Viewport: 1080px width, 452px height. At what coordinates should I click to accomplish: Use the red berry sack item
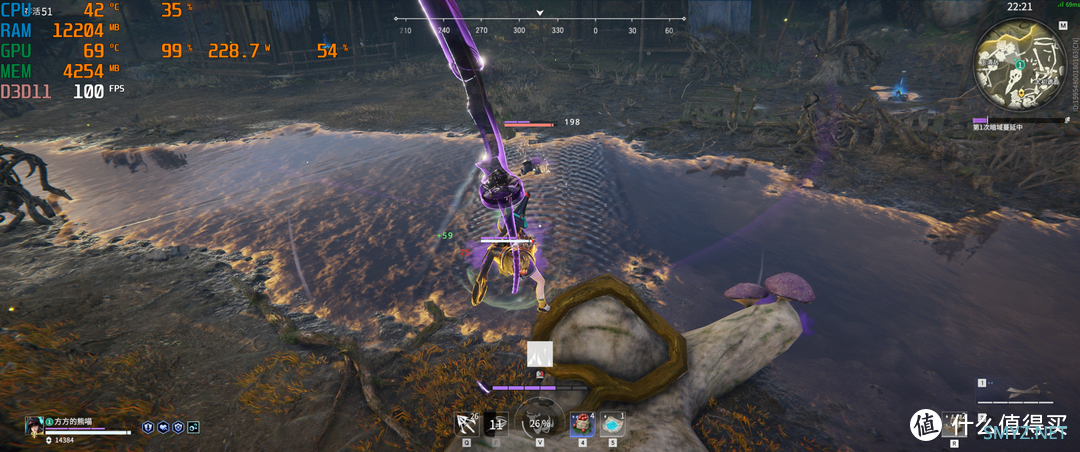pos(582,424)
